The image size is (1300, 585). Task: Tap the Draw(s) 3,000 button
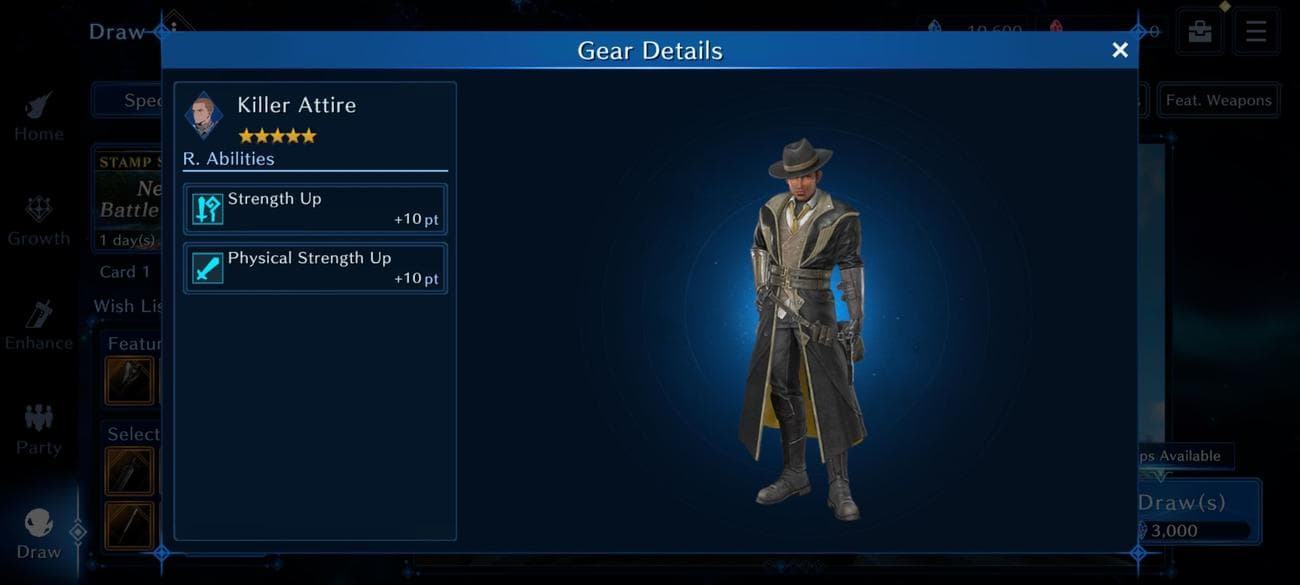[1198, 513]
